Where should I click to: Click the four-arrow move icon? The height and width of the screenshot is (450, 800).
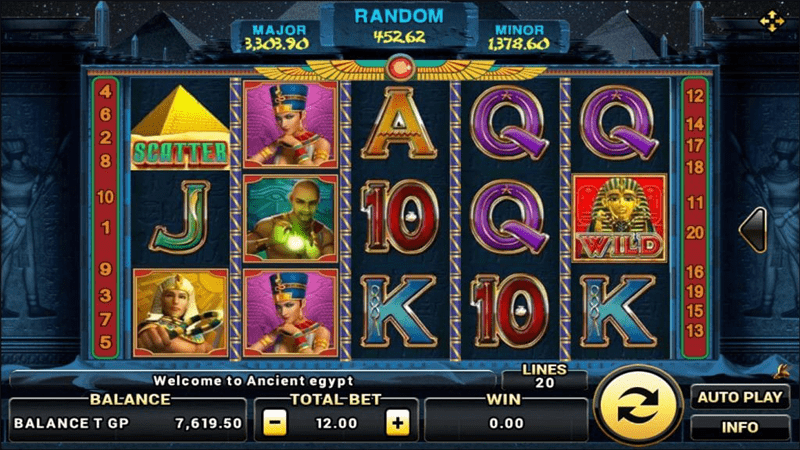[771, 20]
